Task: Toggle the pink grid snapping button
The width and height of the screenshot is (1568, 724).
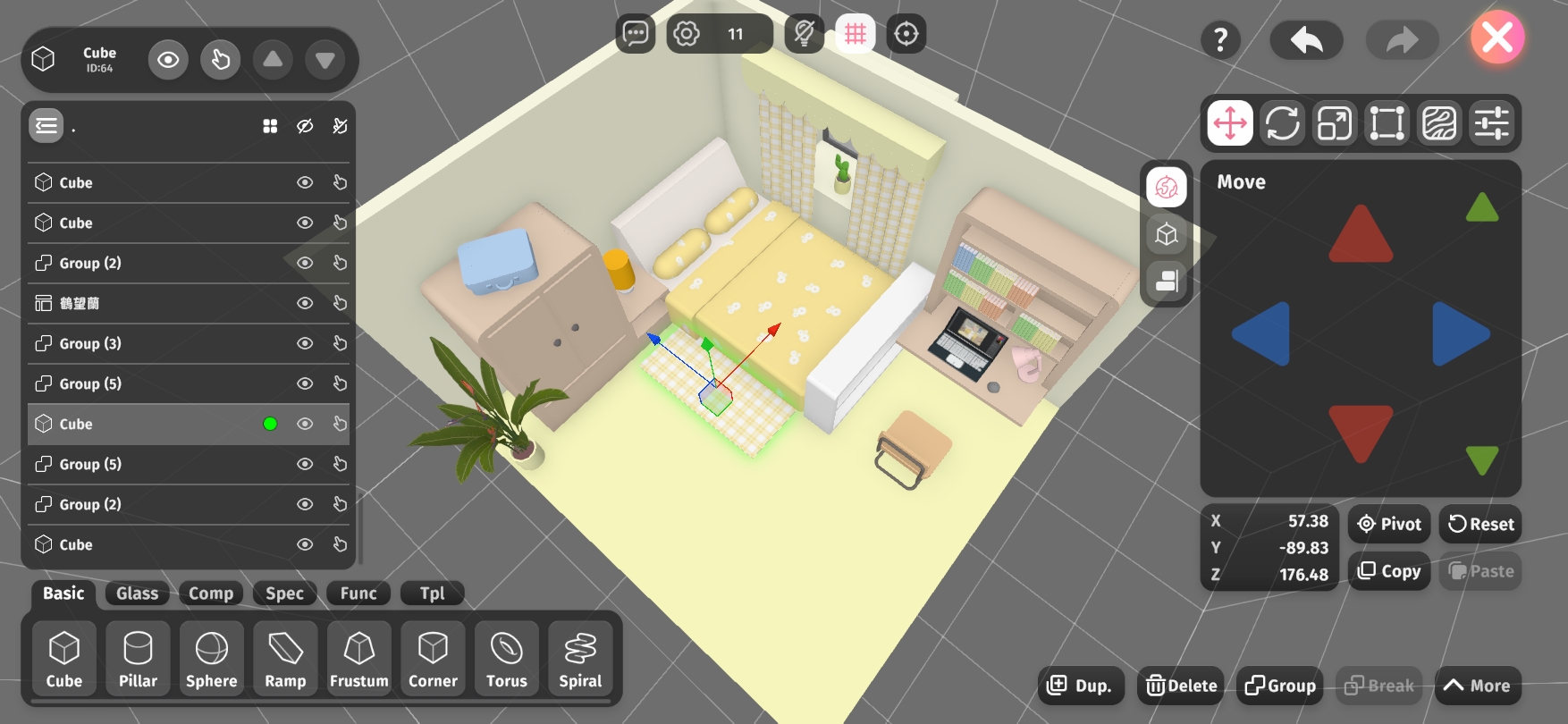Action: point(856,34)
